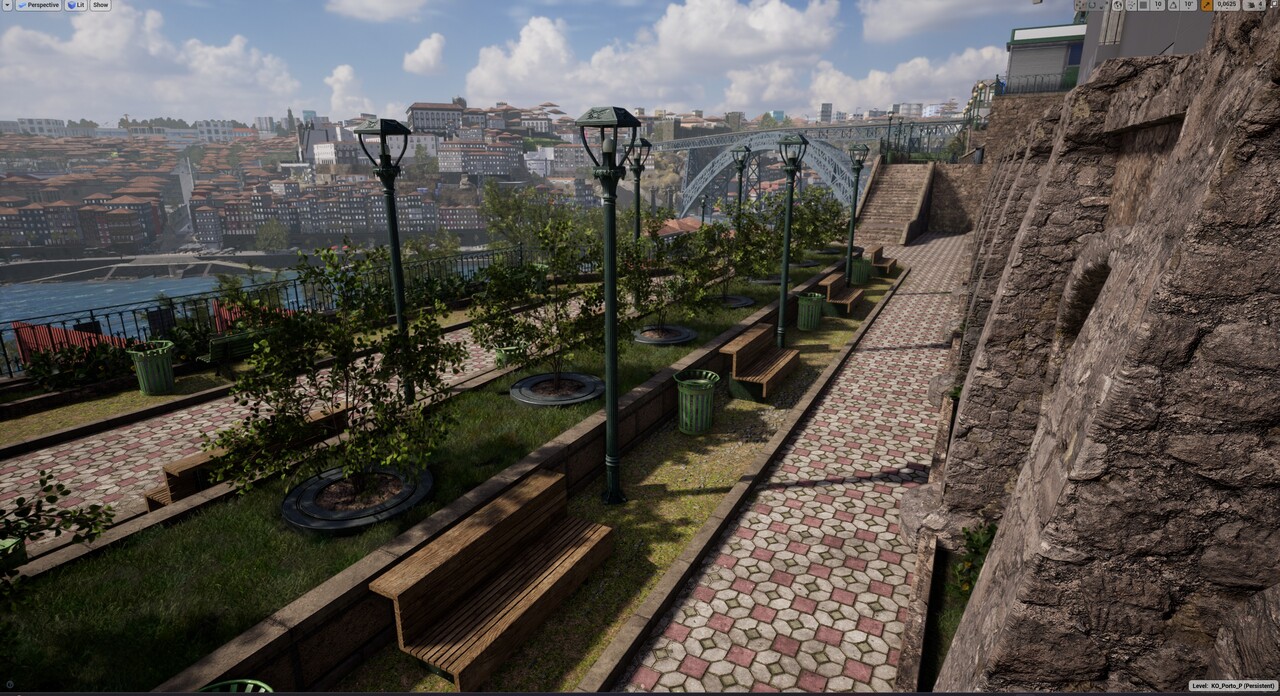Change the grid snap value 10
Screen dimensions: 1280x696
tap(1158, 5)
